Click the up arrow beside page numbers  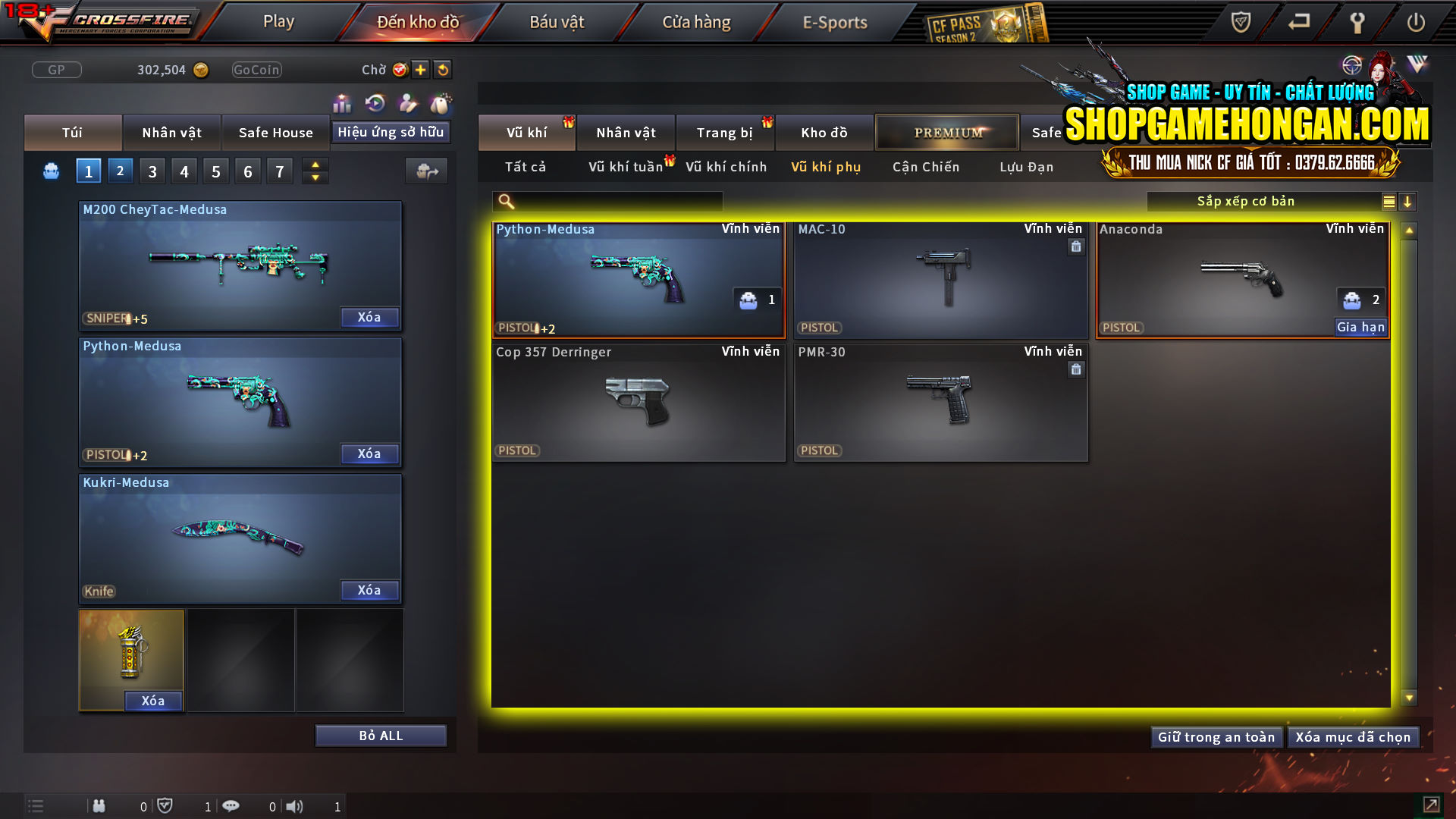pyautogui.click(x=315, y=164)
